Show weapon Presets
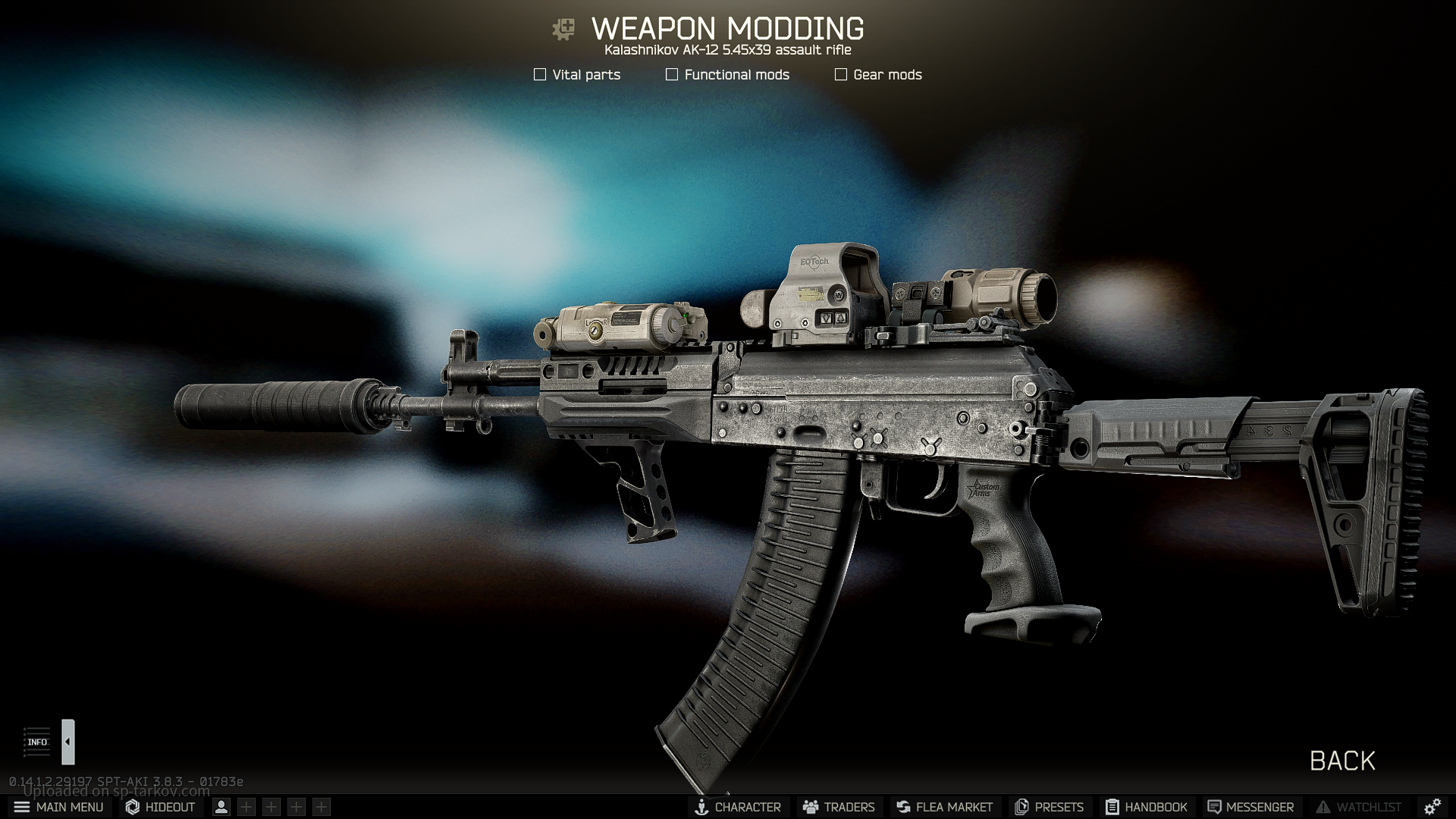The height and width of the screenshot is (819, 1456). [x=1049, y=807]
